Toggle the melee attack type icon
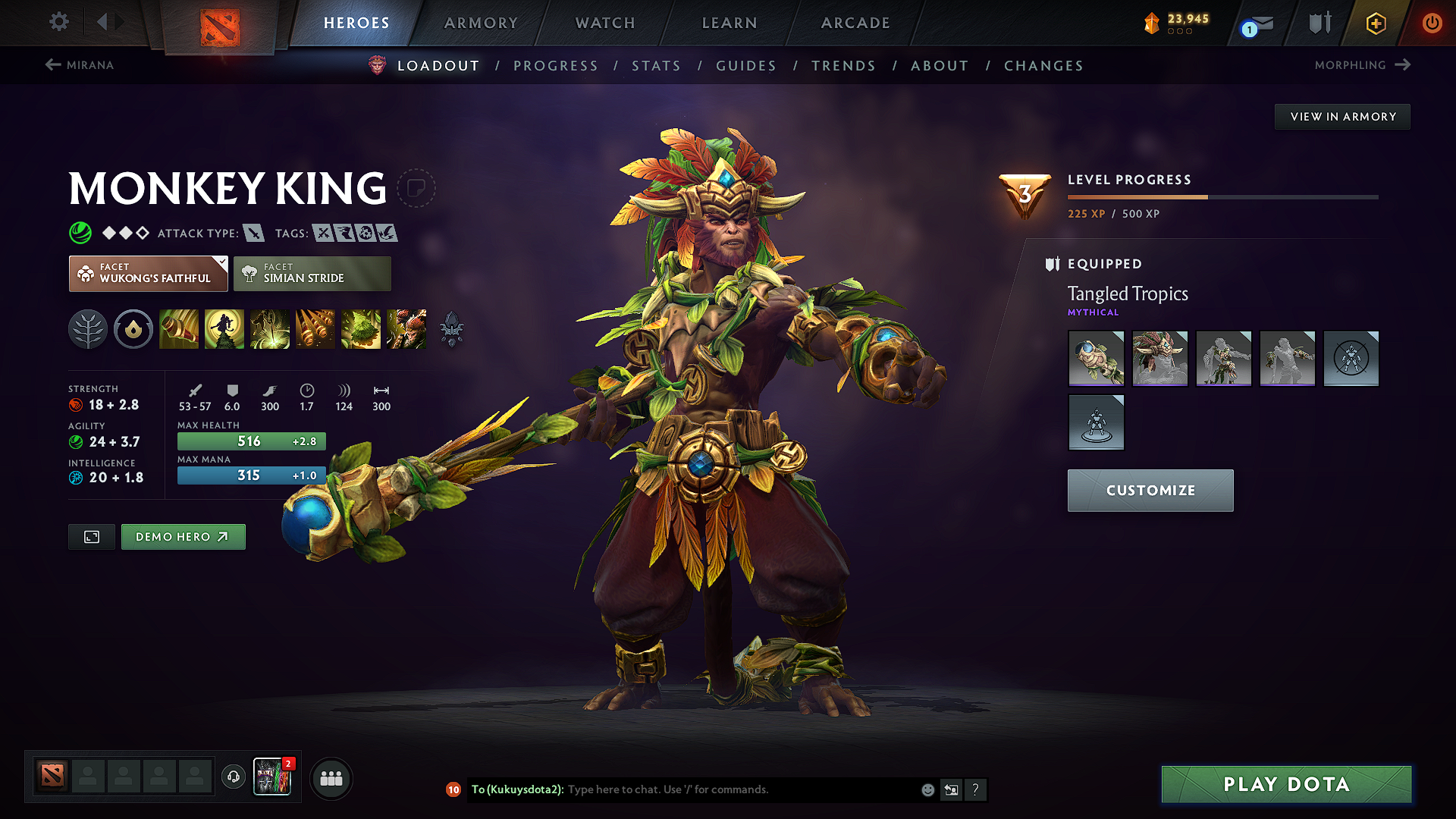This screenshot has width=1456, height=819. [x=253, y=233]
